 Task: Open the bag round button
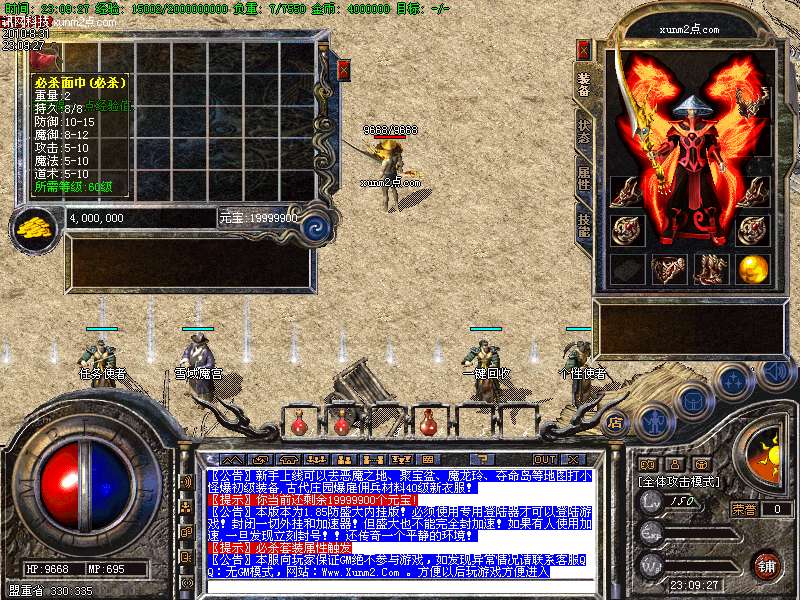tap(691, 401)
